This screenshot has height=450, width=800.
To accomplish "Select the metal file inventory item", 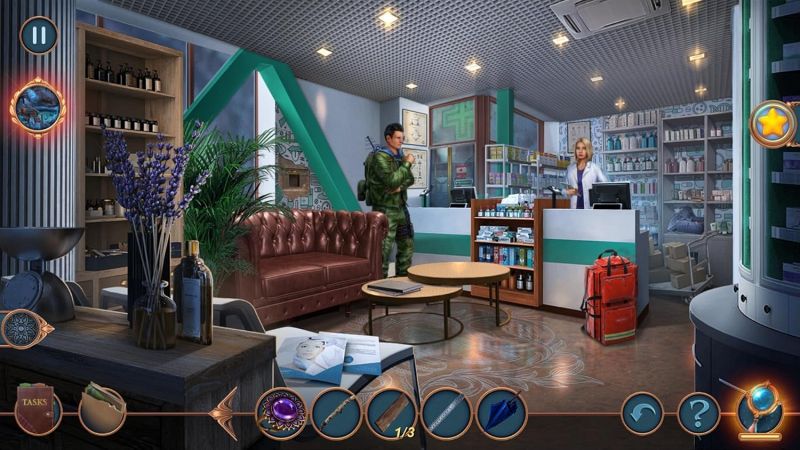I will tap(446, 413).
